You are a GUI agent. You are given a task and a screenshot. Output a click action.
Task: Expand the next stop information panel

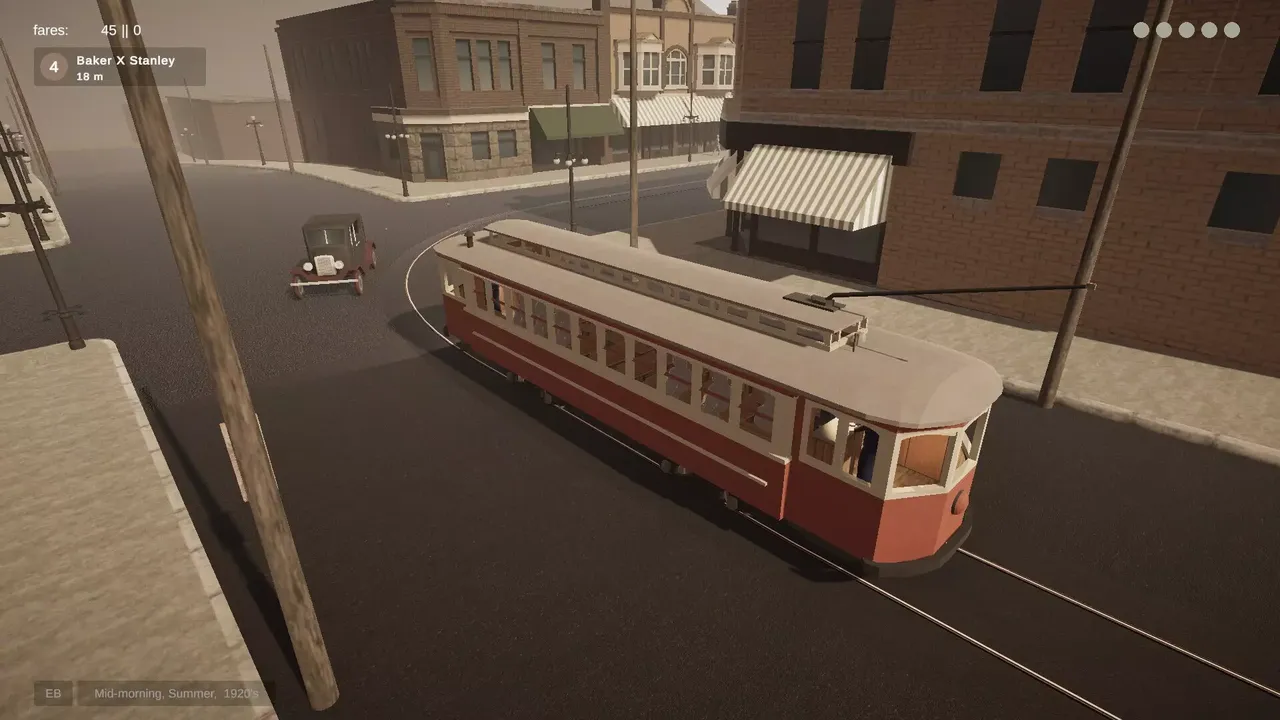point(122,67)
